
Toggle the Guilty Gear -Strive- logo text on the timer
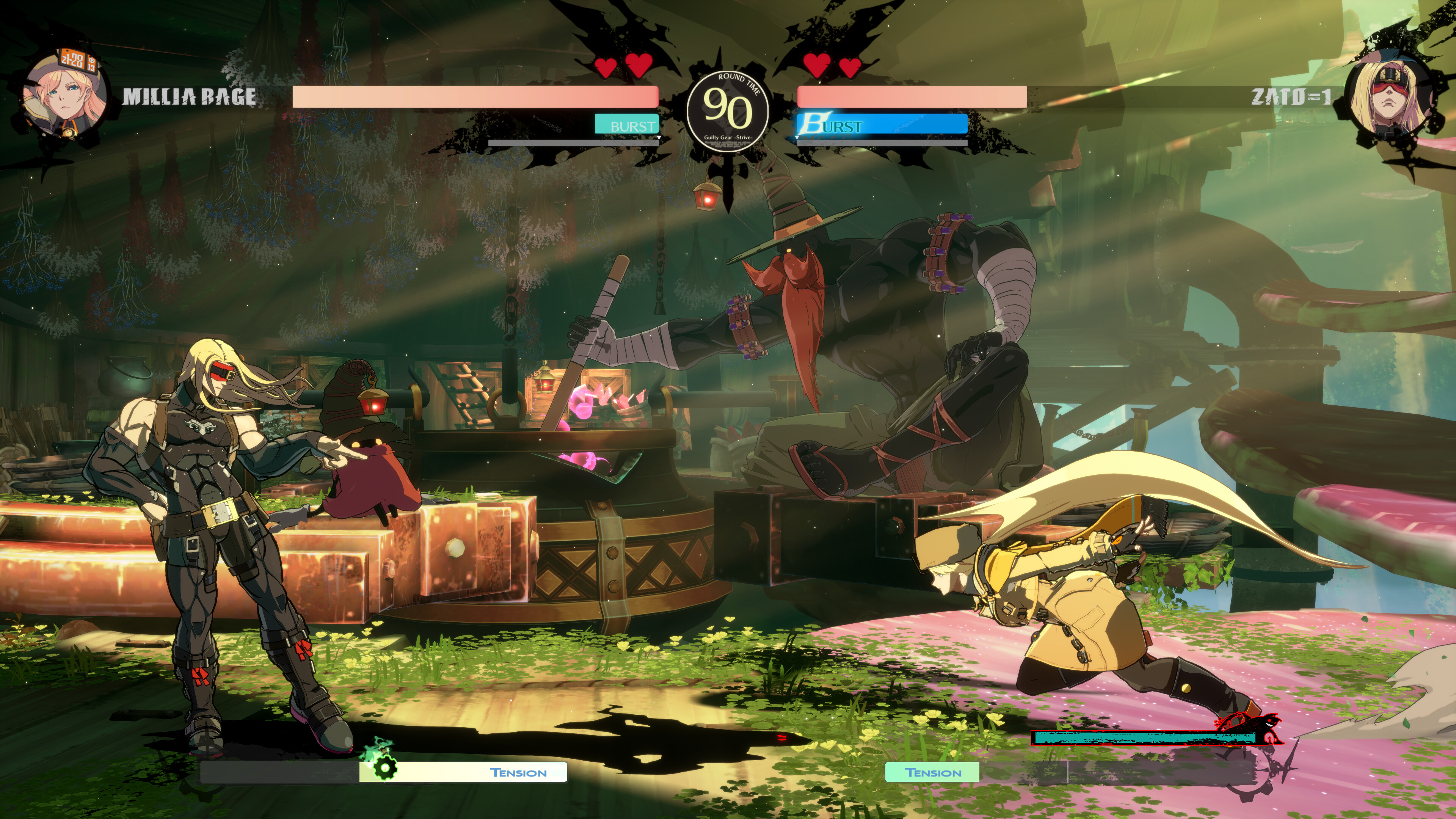pos(728,137)
